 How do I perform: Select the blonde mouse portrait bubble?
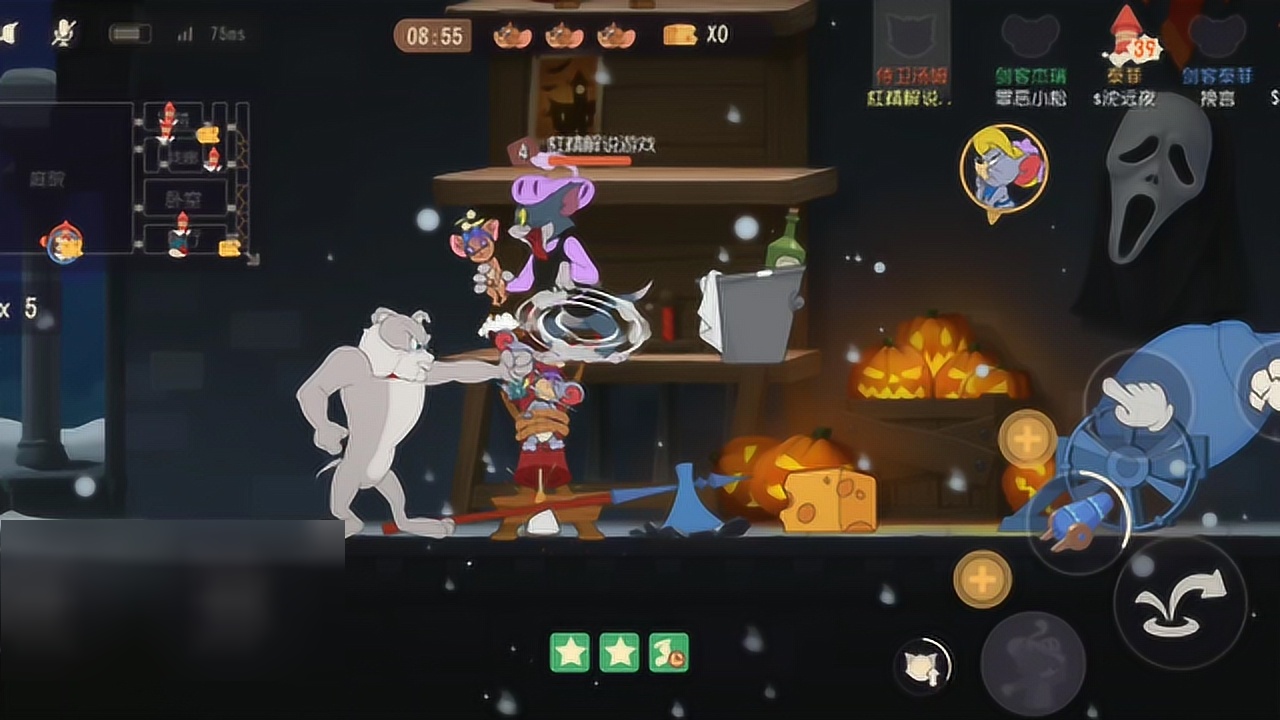[1003, 168]
